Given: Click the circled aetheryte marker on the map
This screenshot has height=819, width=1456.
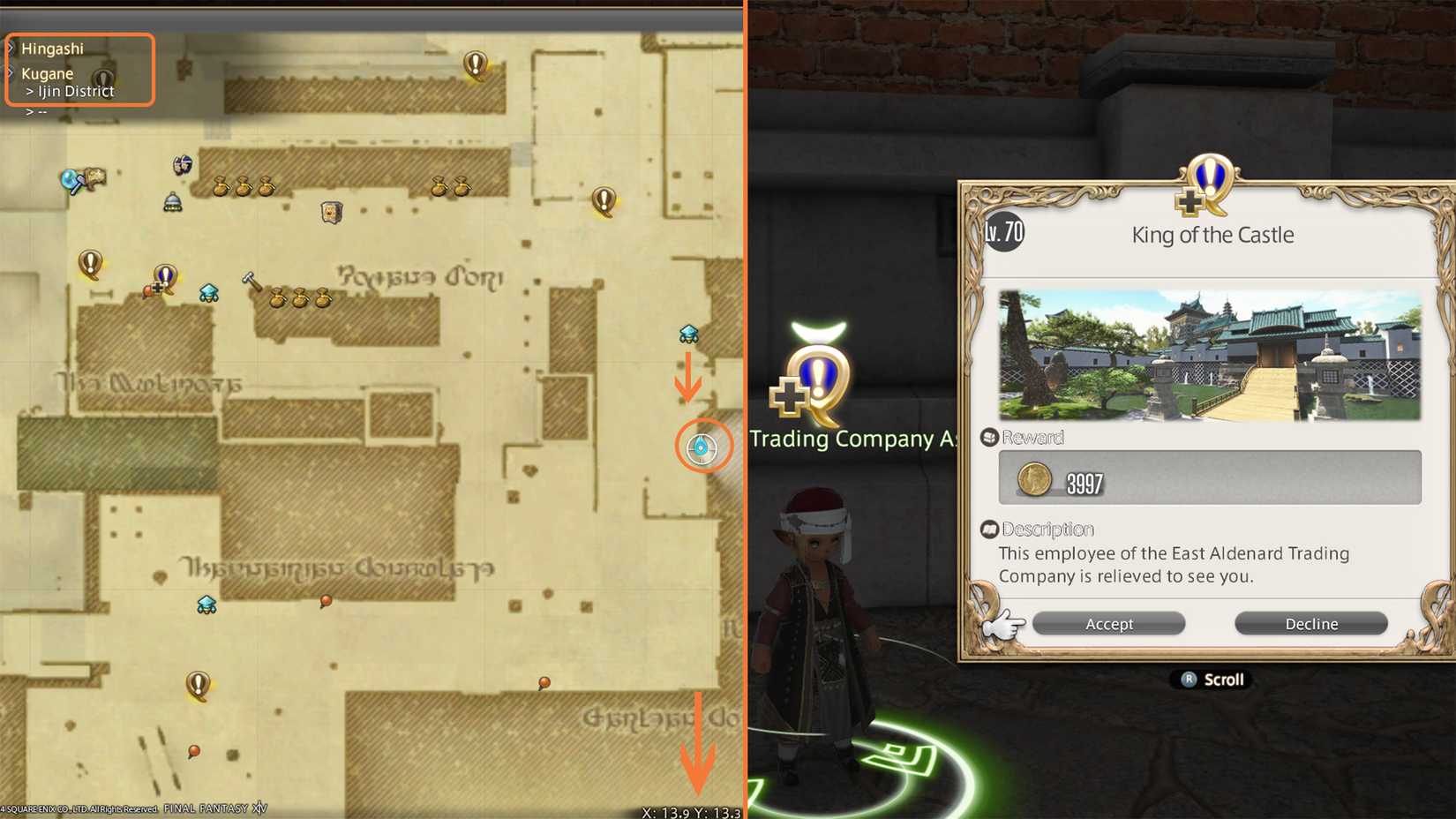Looking at the screenshot, I should click(701, 447).
